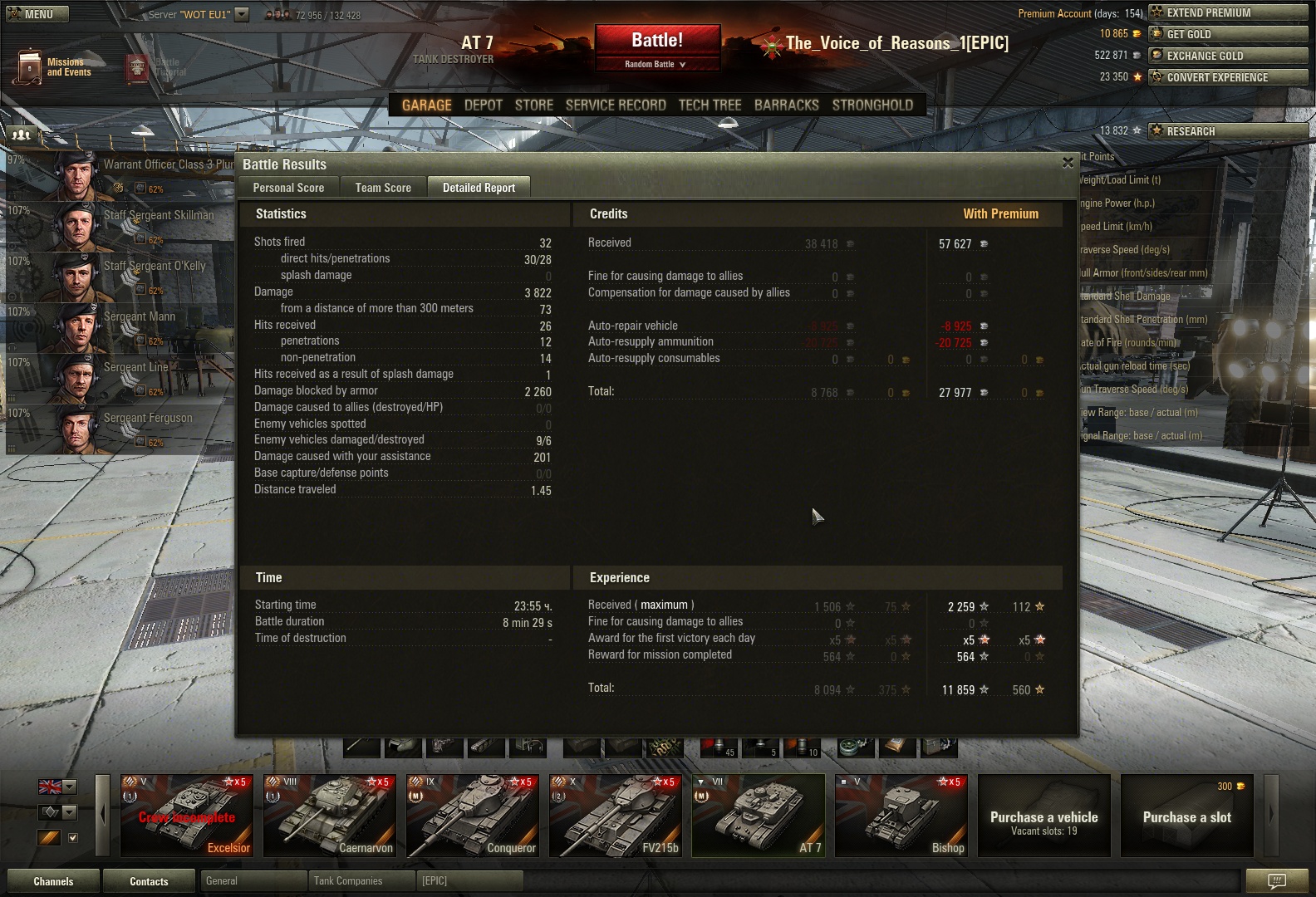Choose the Conqueror tank thumbnail
This screenshot has width=1316, height=897.
click(x=473, y=816)
